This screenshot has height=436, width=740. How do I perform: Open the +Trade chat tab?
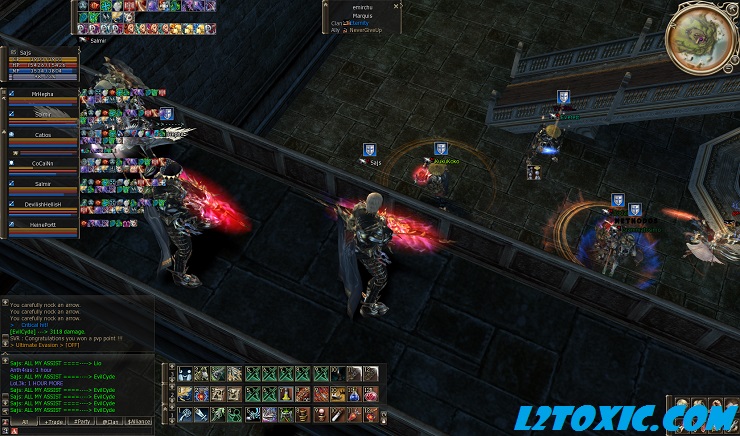point(53,421)
